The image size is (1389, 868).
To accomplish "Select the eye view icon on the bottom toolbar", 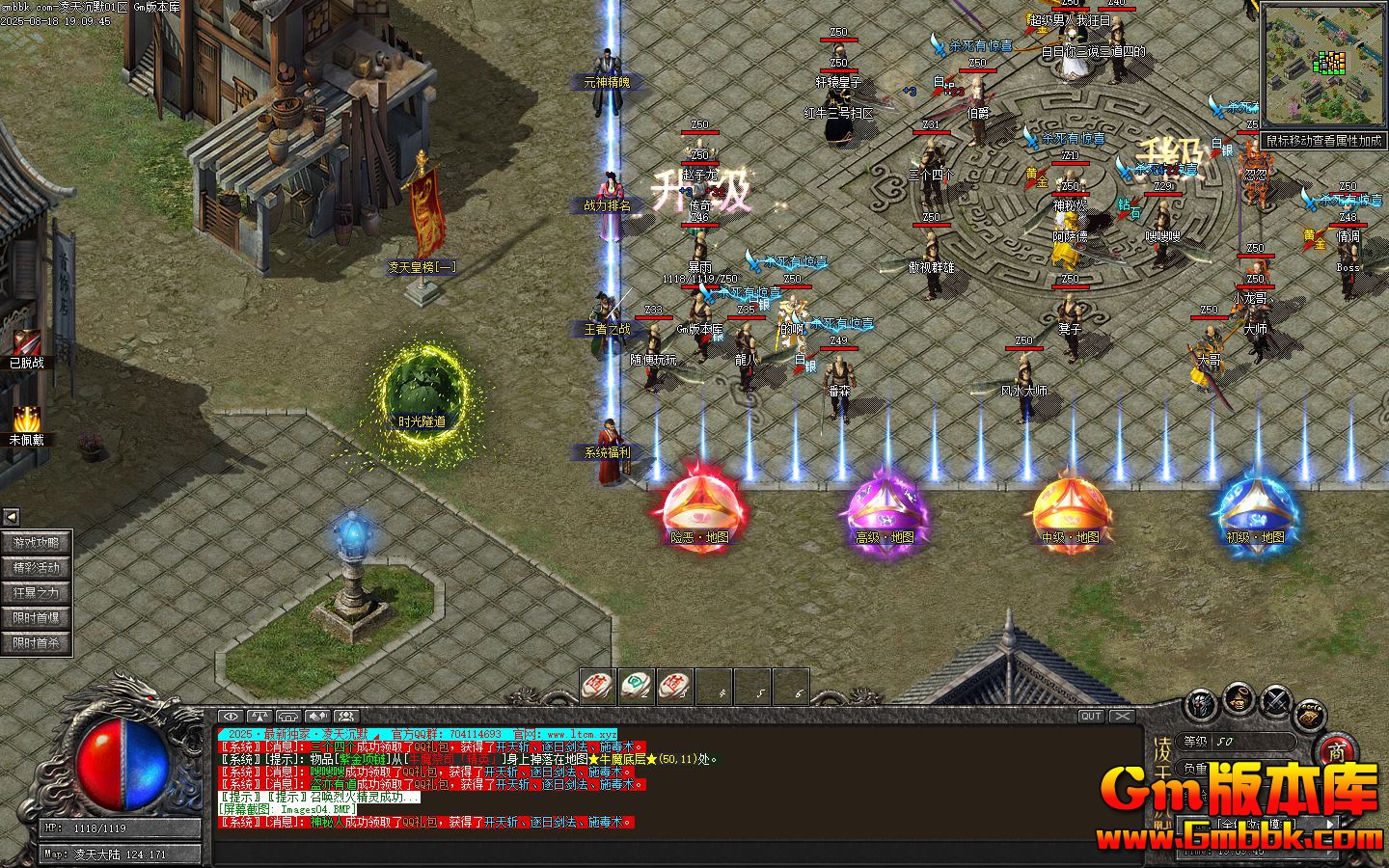I will pyautogui.click(x=230, y=718).
